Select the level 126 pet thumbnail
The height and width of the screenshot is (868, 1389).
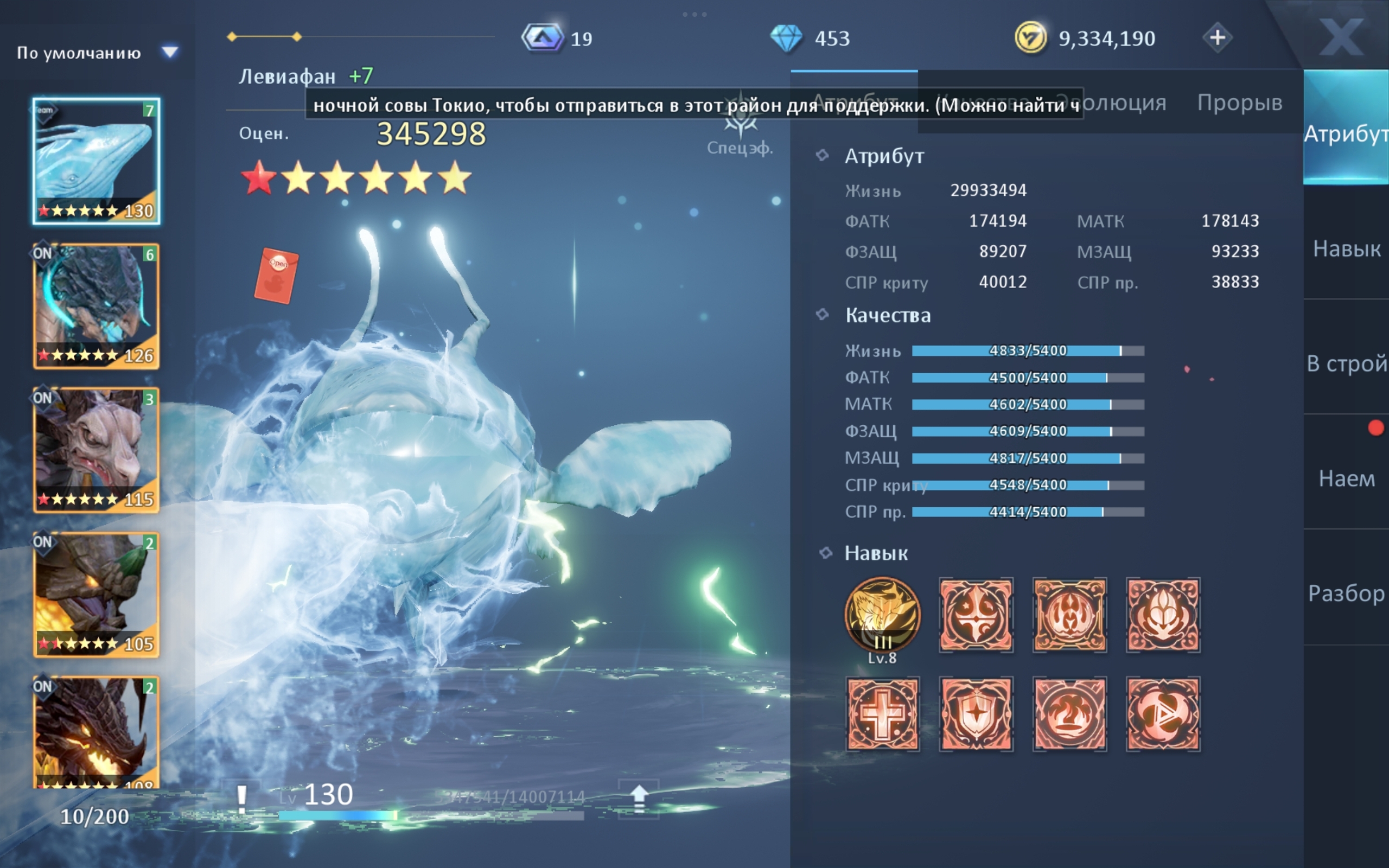click(96, 306)
